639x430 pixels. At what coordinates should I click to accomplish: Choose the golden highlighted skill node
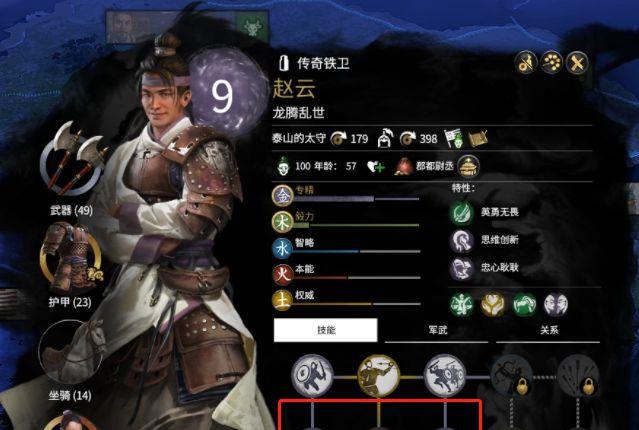[x=378, y=374]
